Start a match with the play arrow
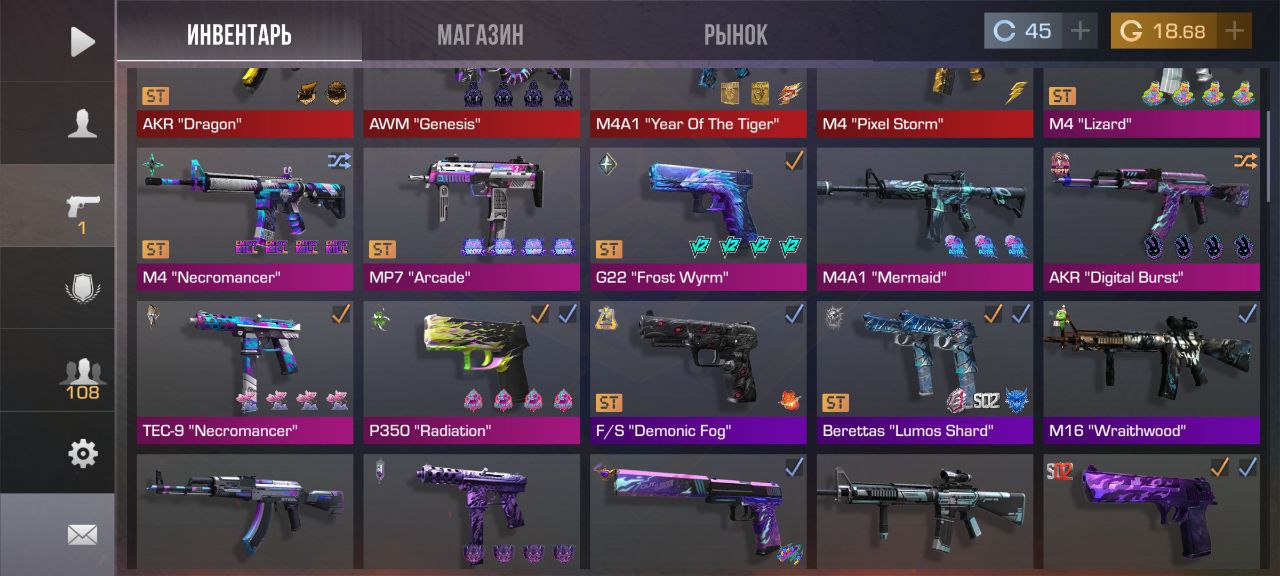Screen dimensions: 1280x576 point(82,41)
